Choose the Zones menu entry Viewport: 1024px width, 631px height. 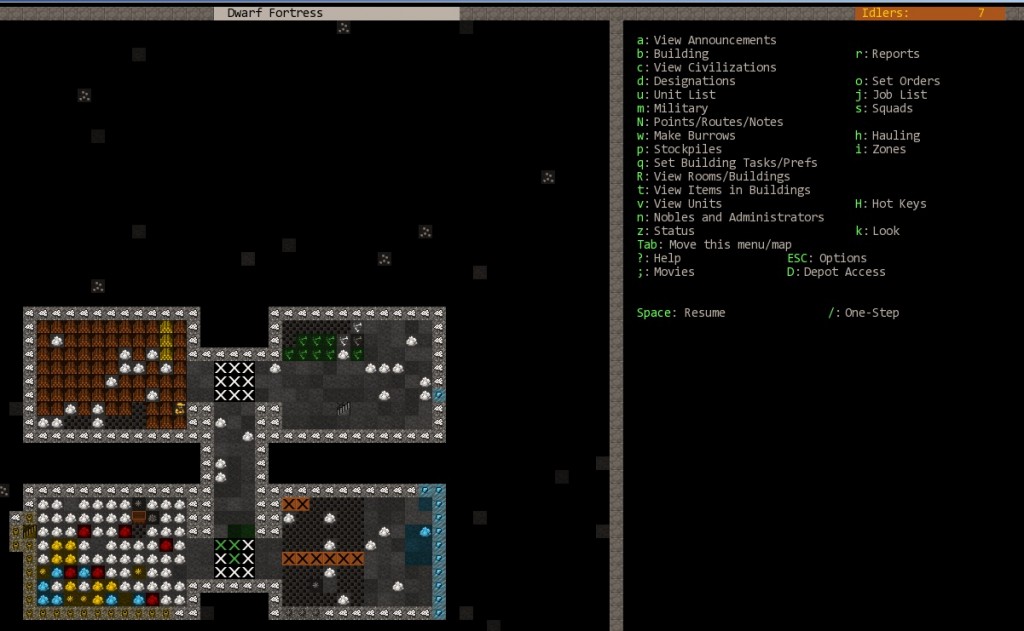click(888, 149)
